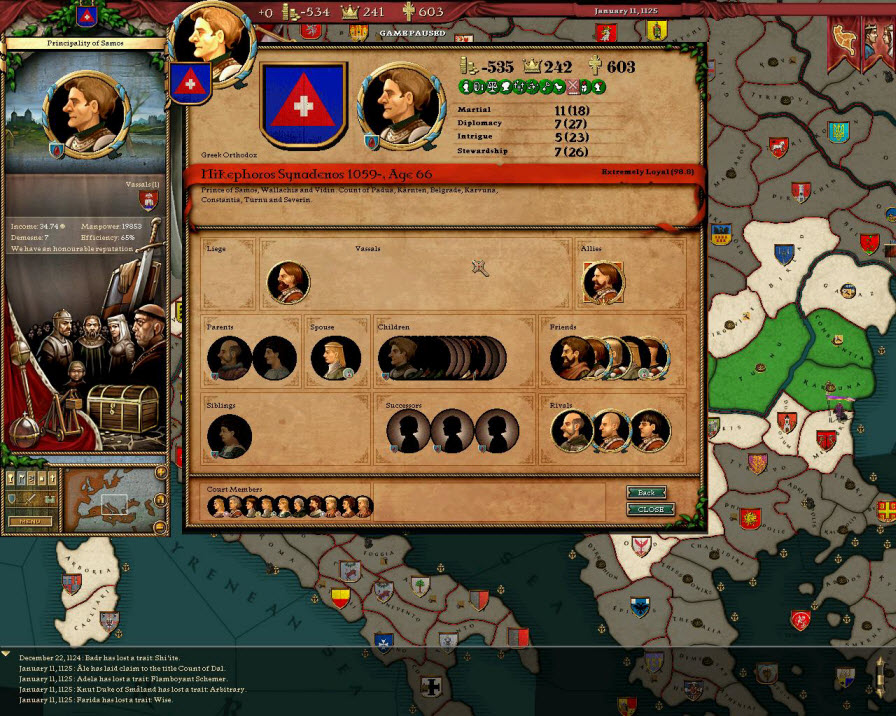Select the vassal portrait
896x716 pixels.
(288, 283)
